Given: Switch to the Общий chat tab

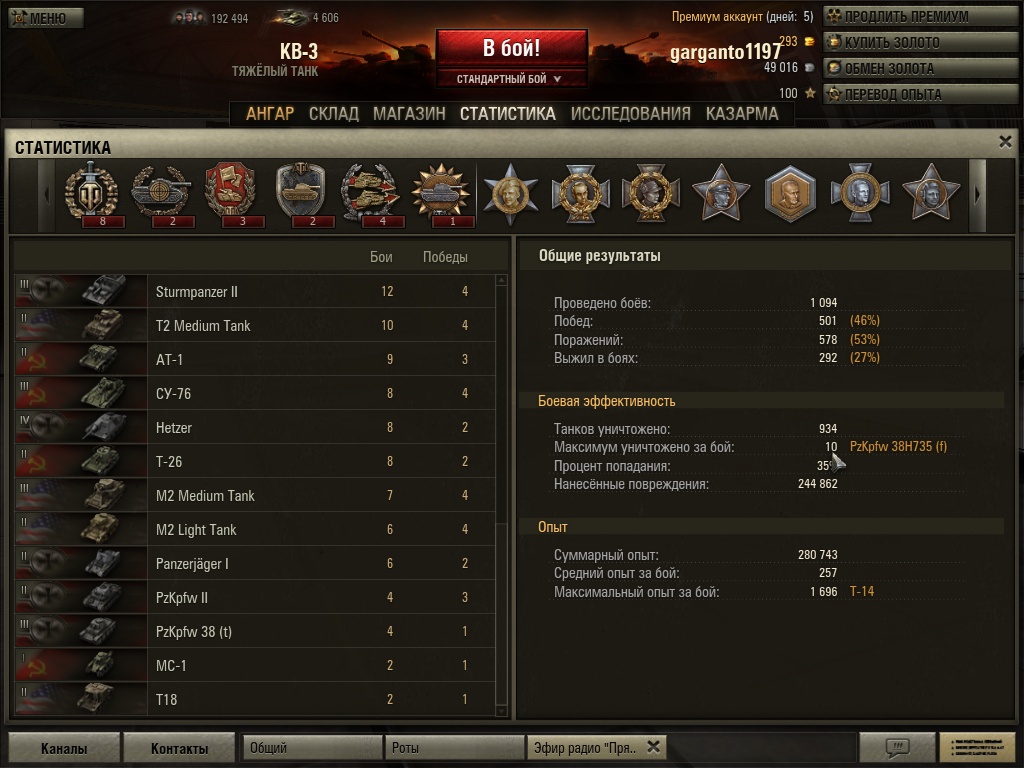Looking at the screenshot, I should 312,747.
